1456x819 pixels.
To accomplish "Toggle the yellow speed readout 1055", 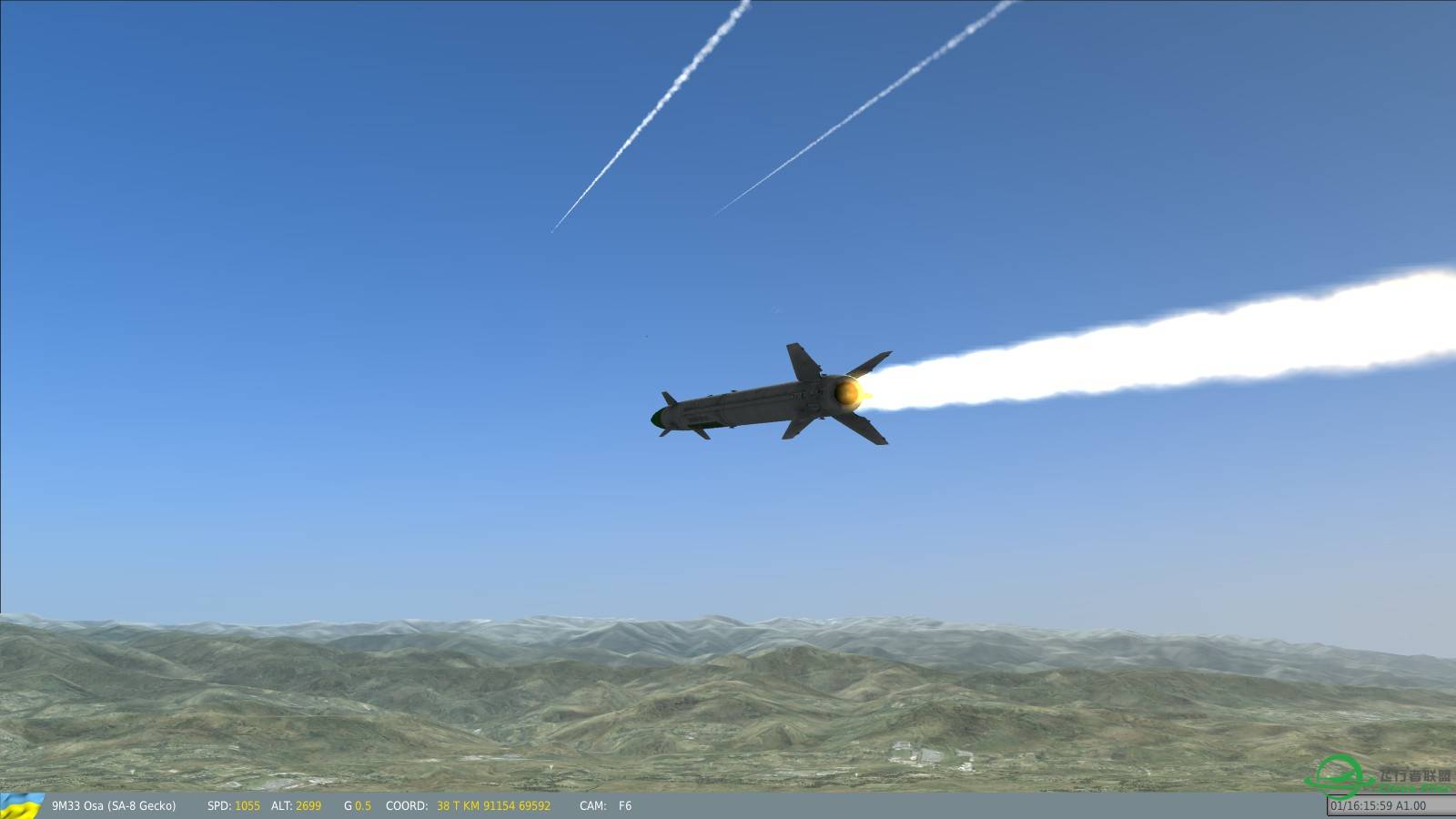I will point(247,806).
